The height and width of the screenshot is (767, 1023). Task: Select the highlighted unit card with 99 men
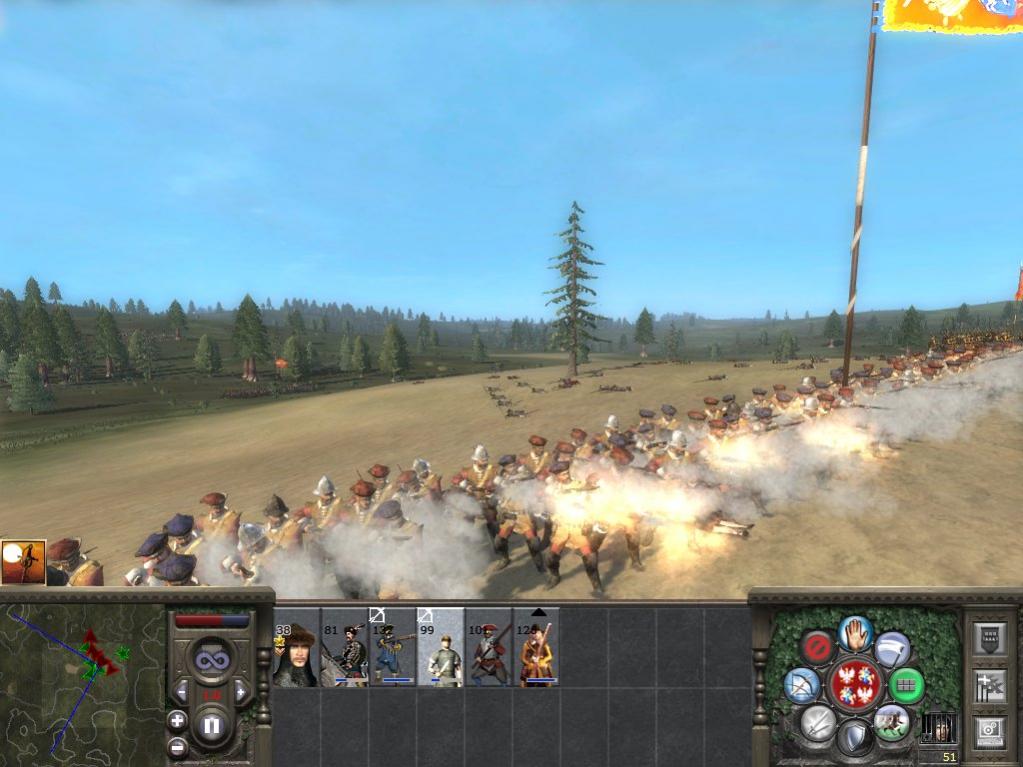coord(440,648)
